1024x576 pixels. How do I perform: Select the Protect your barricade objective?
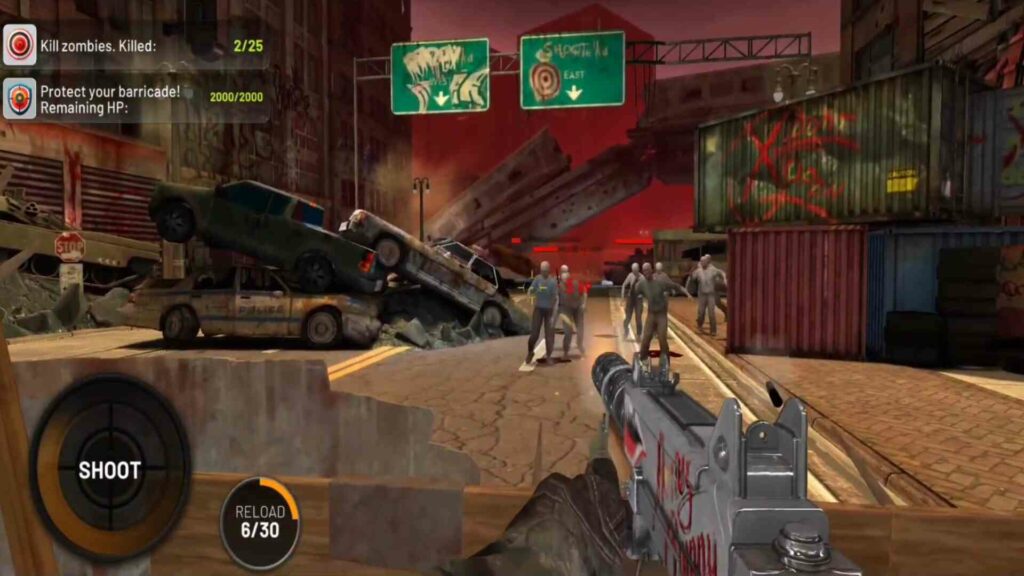pos(135,99)
